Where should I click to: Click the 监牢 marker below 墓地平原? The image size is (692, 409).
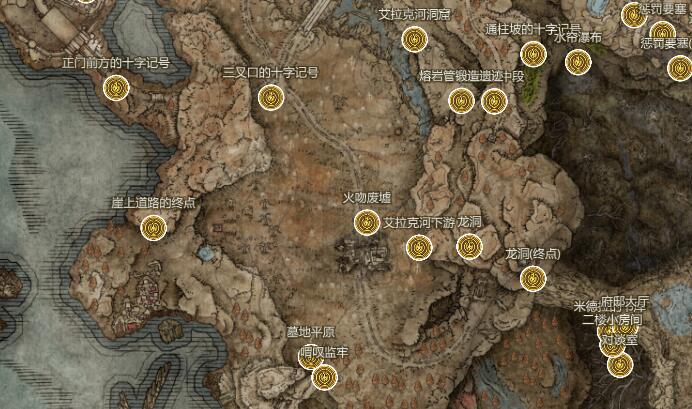[324, 378]
